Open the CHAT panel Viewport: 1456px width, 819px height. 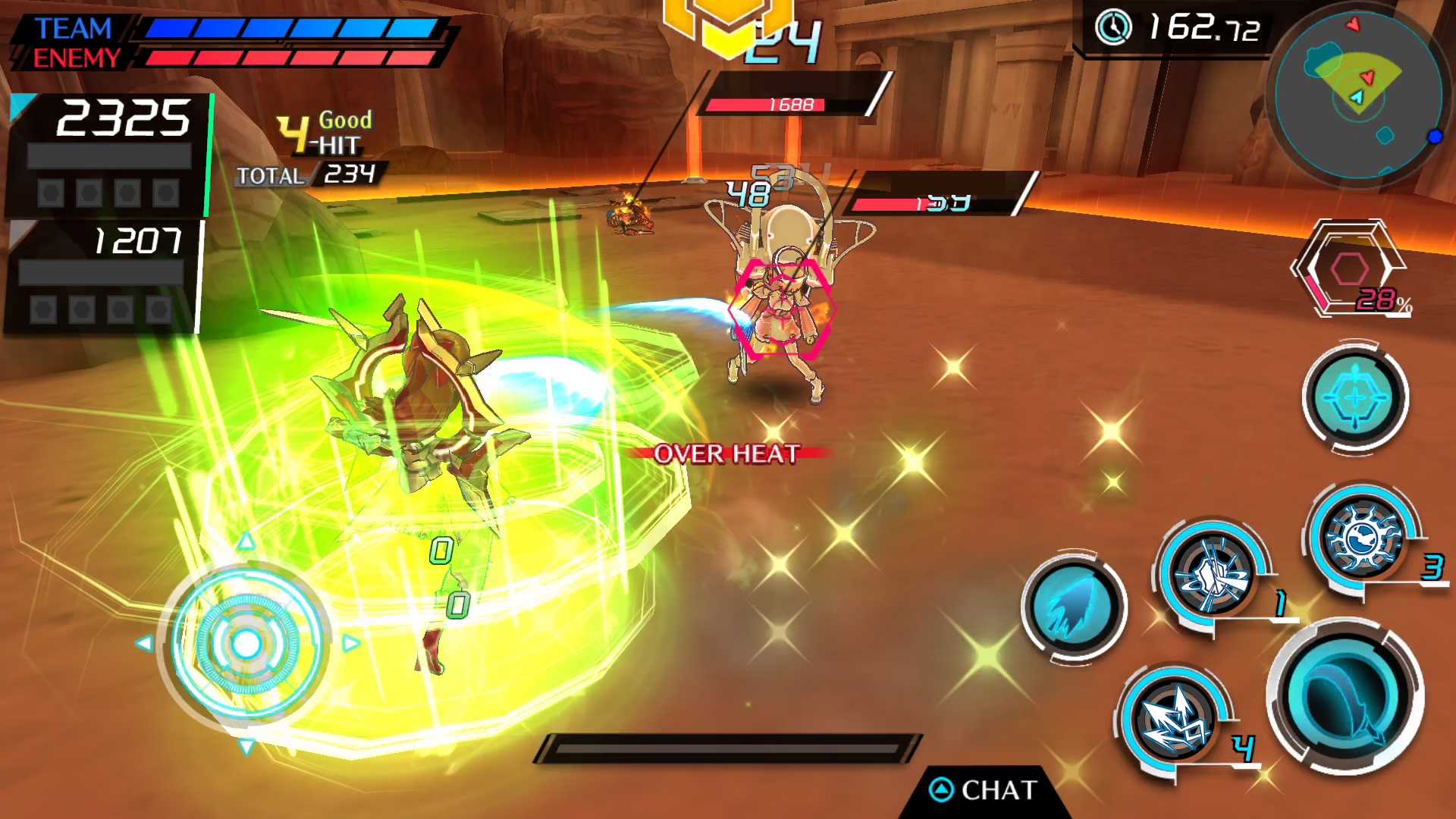[x=984, y=790]
